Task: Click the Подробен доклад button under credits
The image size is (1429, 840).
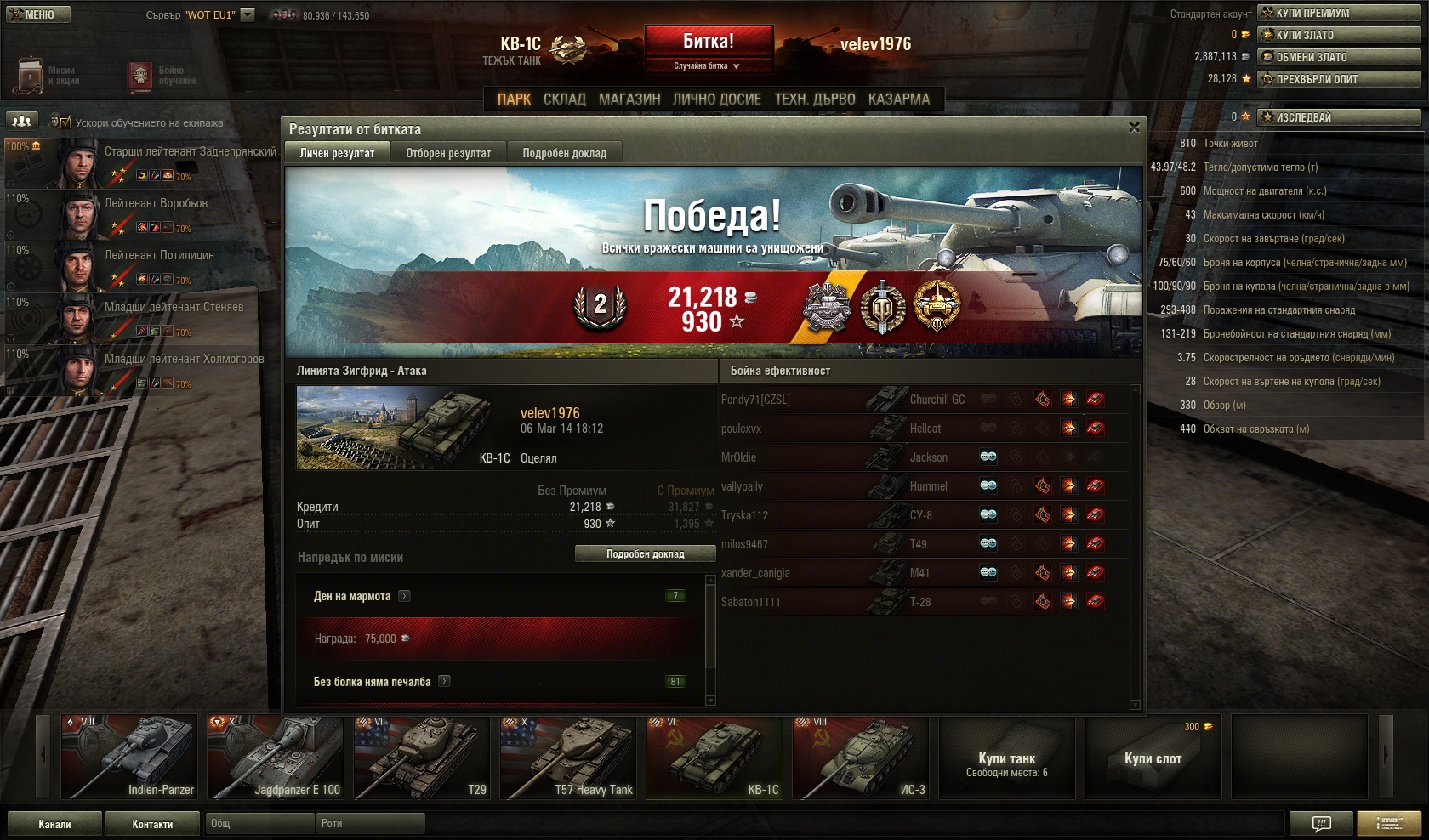Action: click(x=646, y=554)
